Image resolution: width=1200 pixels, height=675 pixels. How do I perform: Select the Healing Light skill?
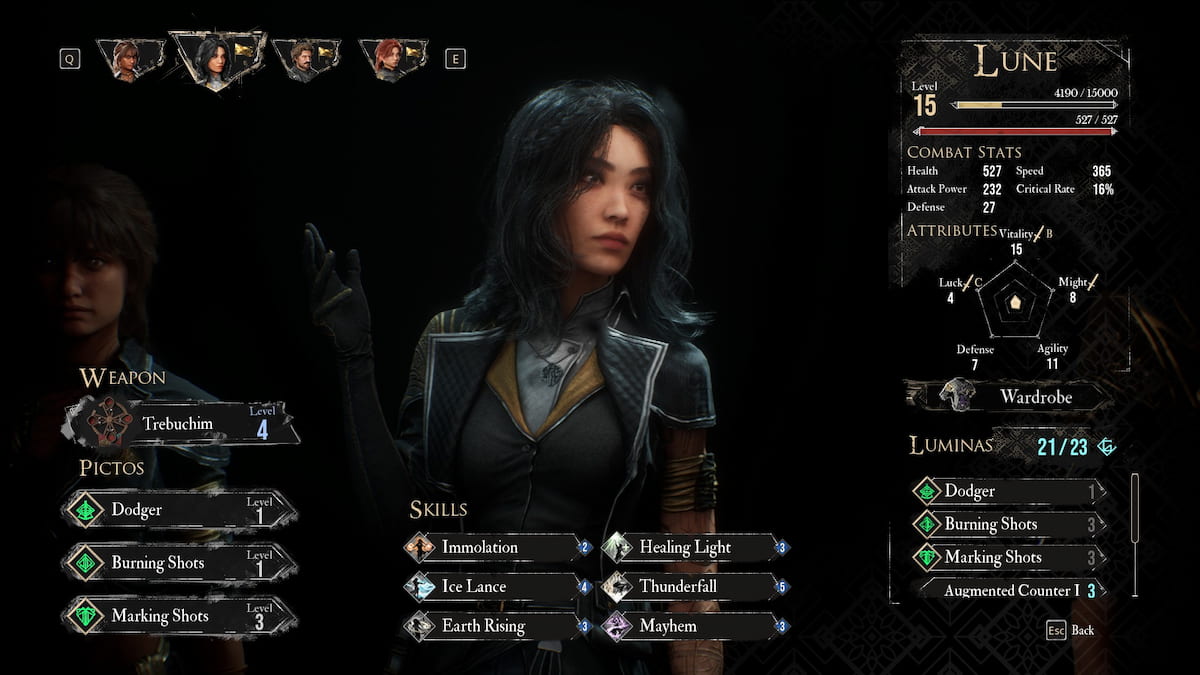(x=694, y=547)
